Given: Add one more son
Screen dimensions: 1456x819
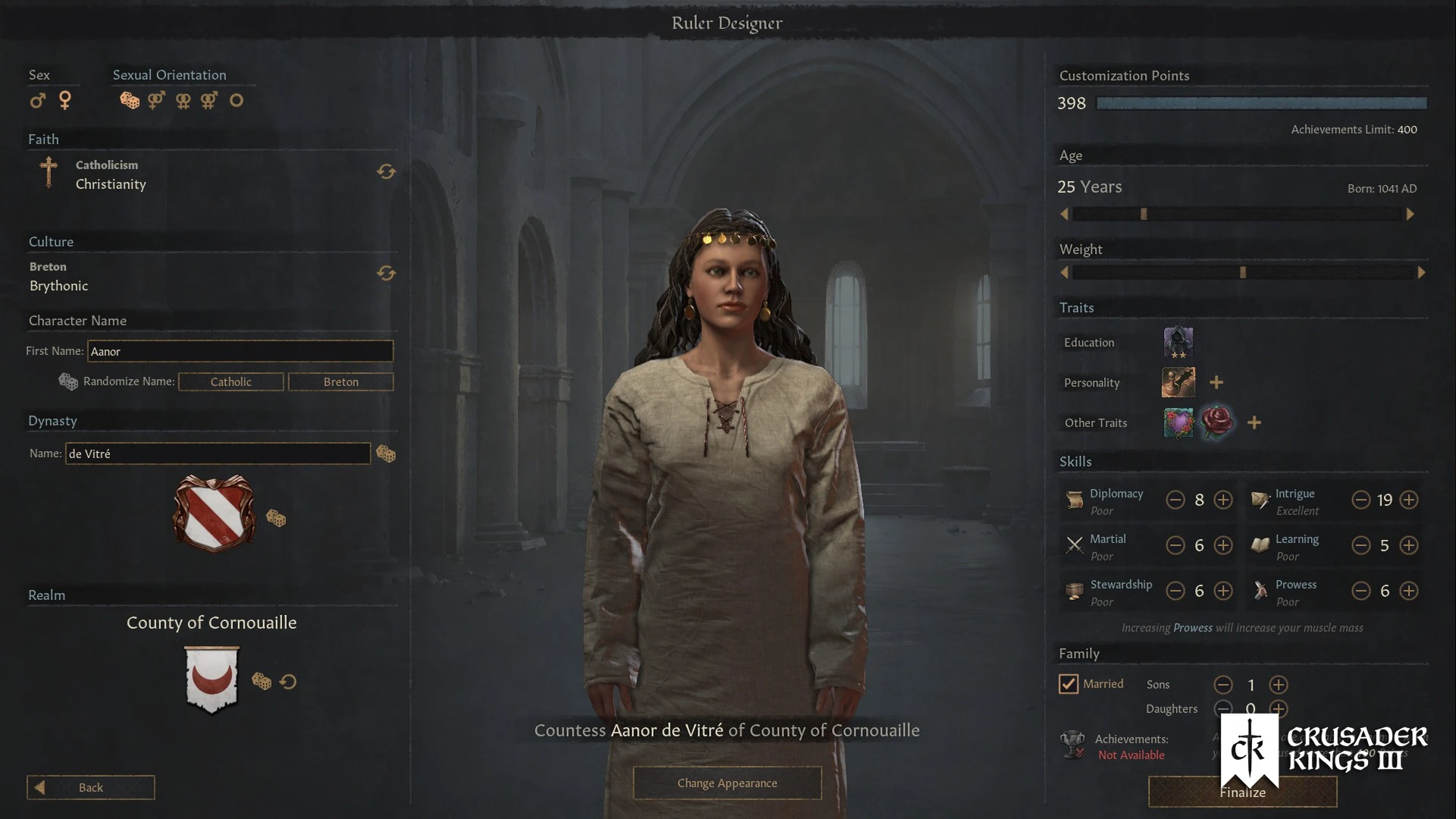Looking at the screenshot, I should pos(1279,685).
